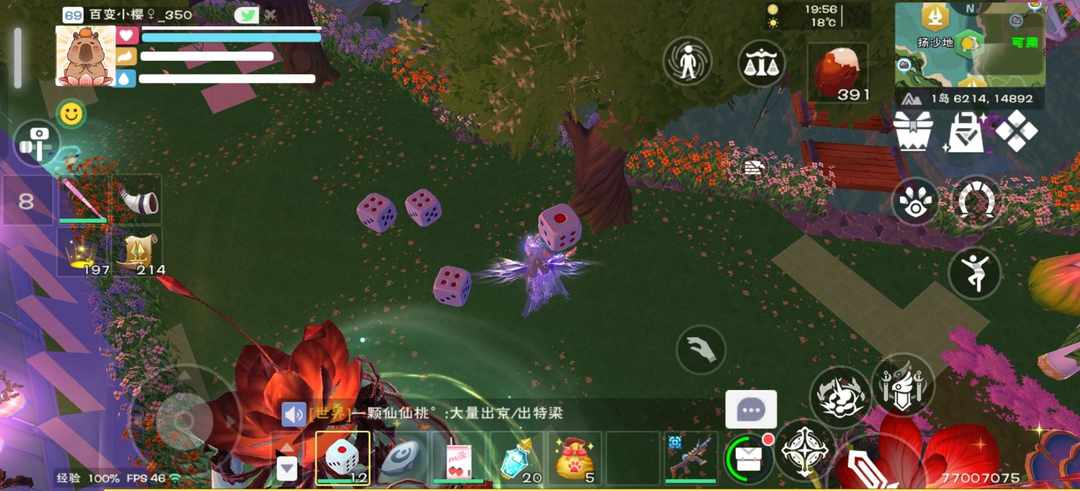Select the red egg item showing 391
Viewport: 1080px width, 491px height.
pos(838,72)
